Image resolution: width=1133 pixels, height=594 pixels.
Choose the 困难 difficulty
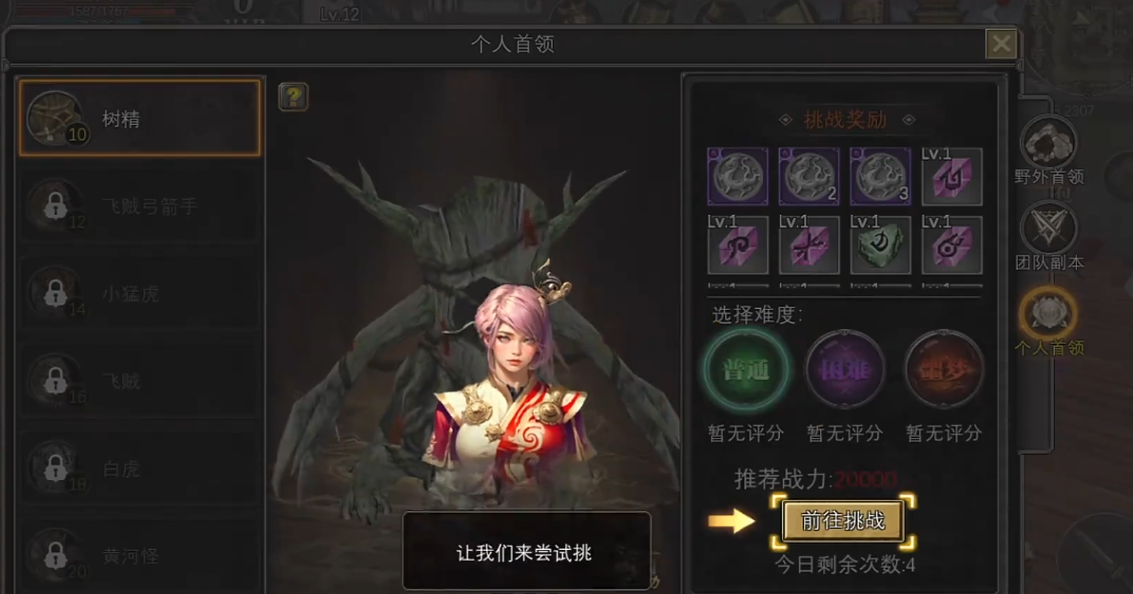coord(845,370)
